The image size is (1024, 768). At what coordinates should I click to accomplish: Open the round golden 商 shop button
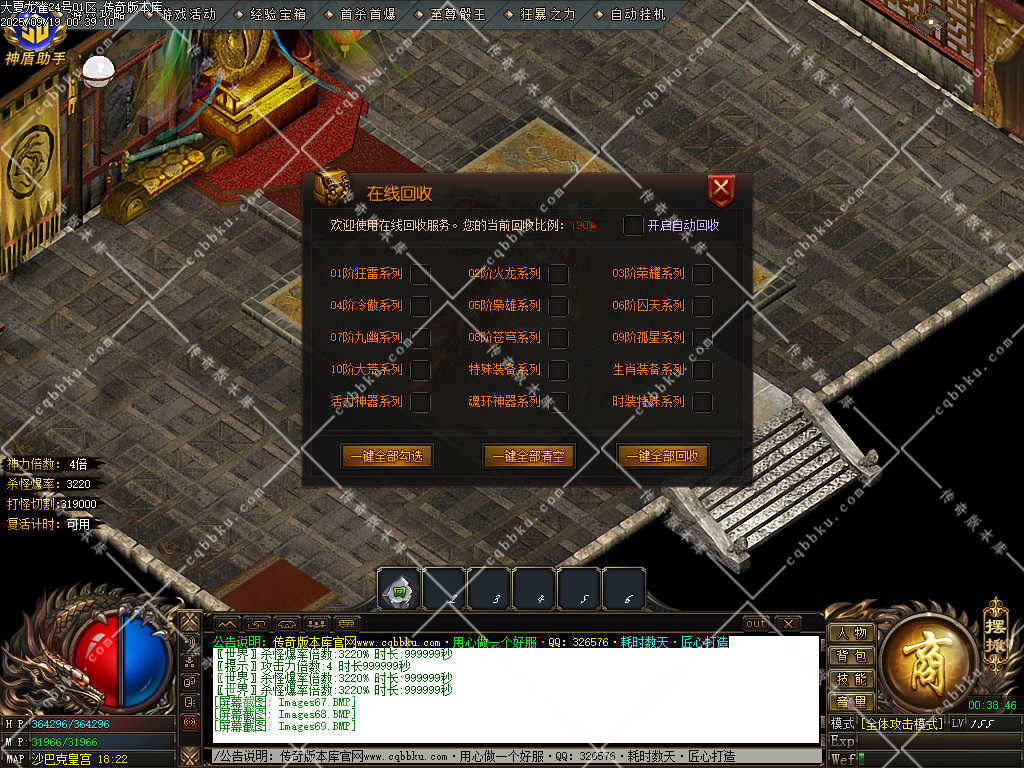[x=925, y=657]
